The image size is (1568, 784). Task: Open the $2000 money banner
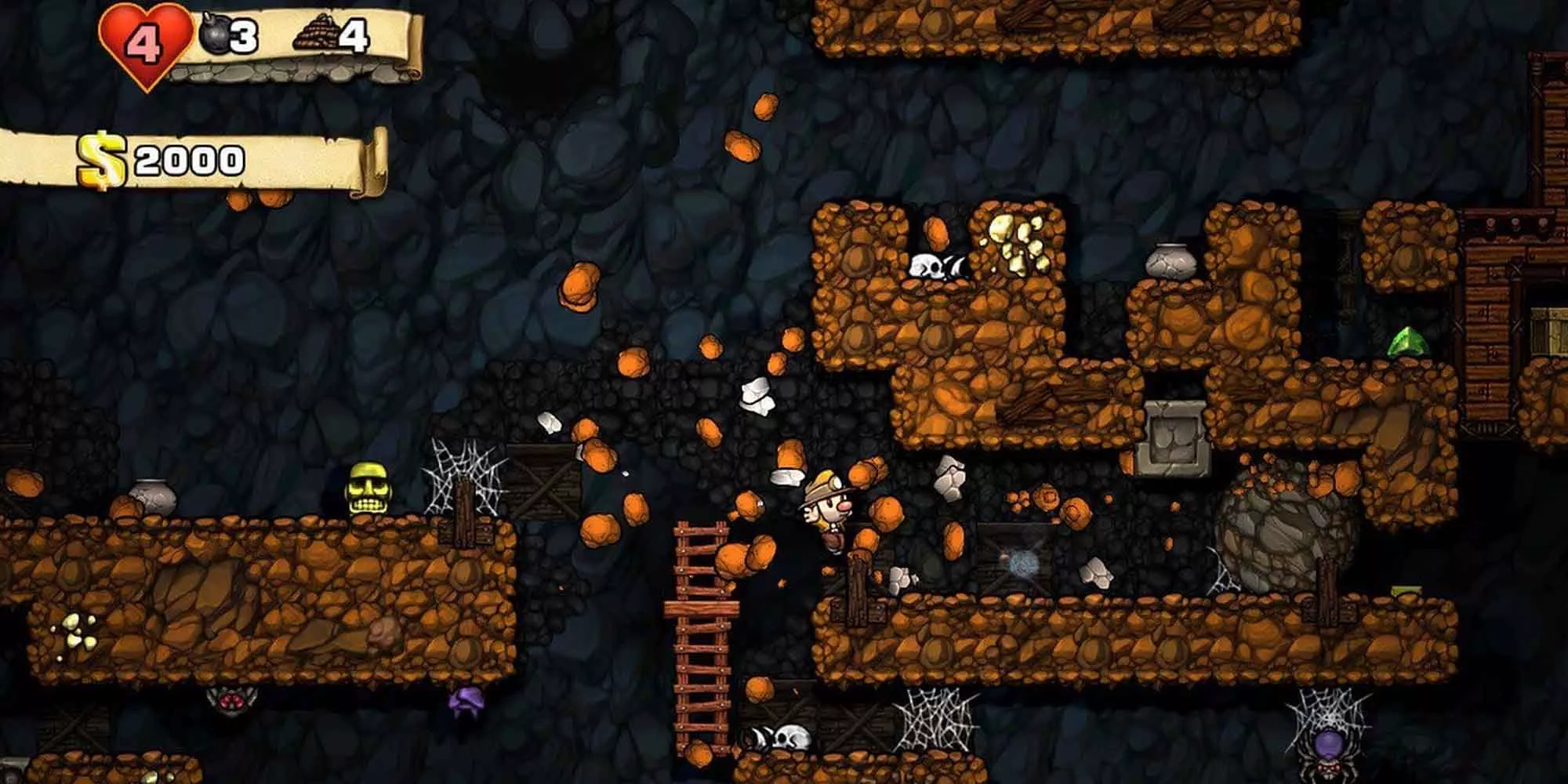tap(188, 157)
